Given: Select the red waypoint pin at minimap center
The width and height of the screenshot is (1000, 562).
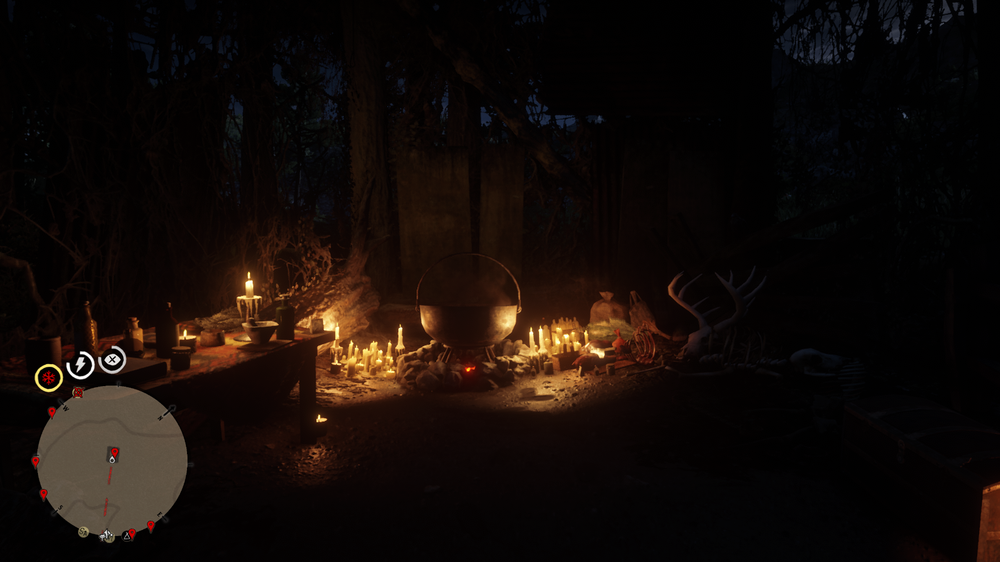Looking at the screenshot, I should 114,453.
